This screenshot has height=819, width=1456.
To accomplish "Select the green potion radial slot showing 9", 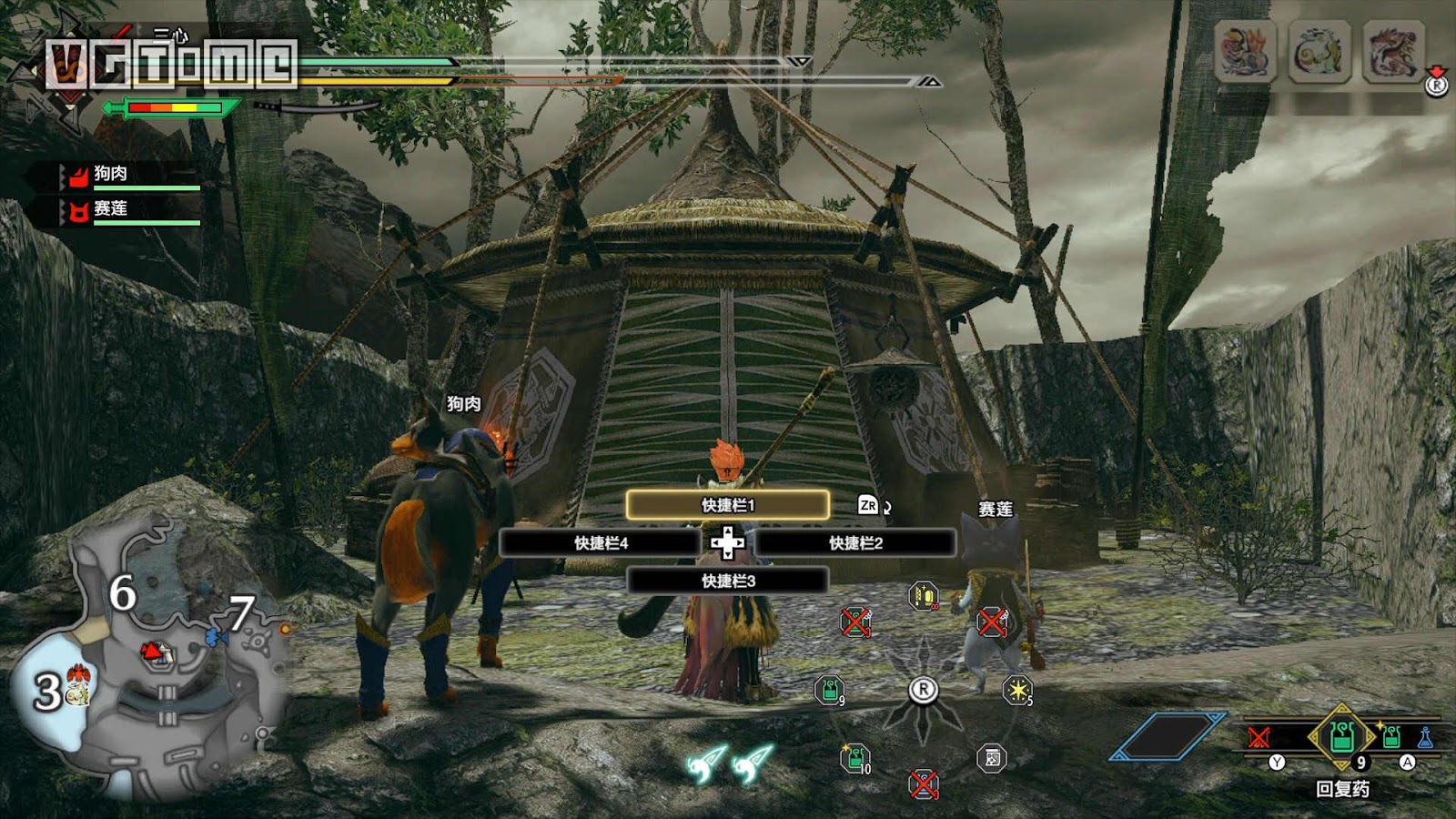I will [x=829, y=691].
